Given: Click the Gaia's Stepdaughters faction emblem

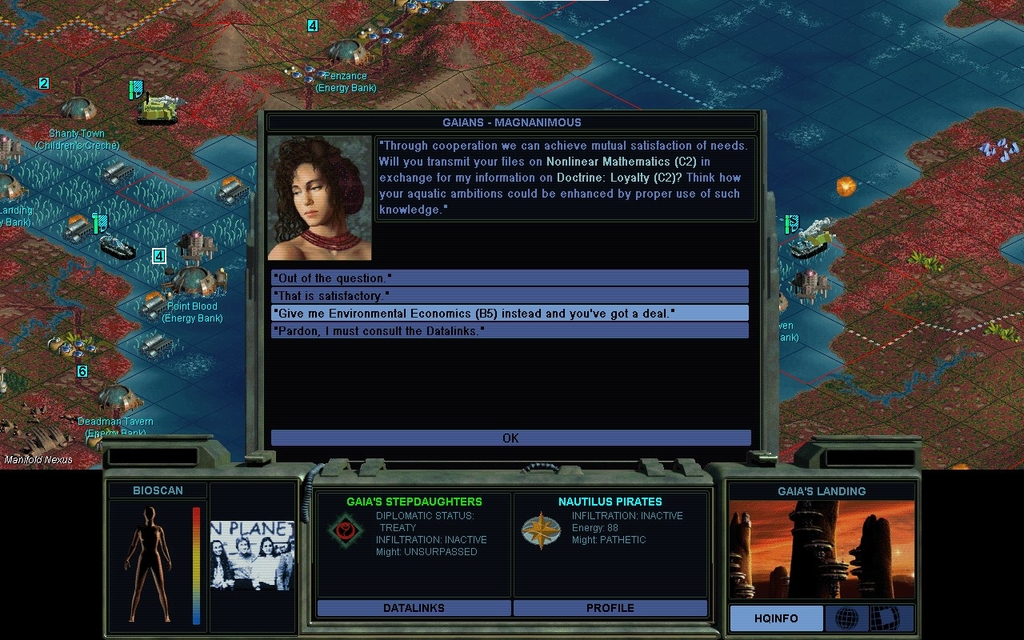Looking at the screenshot, I should point(345,530).
